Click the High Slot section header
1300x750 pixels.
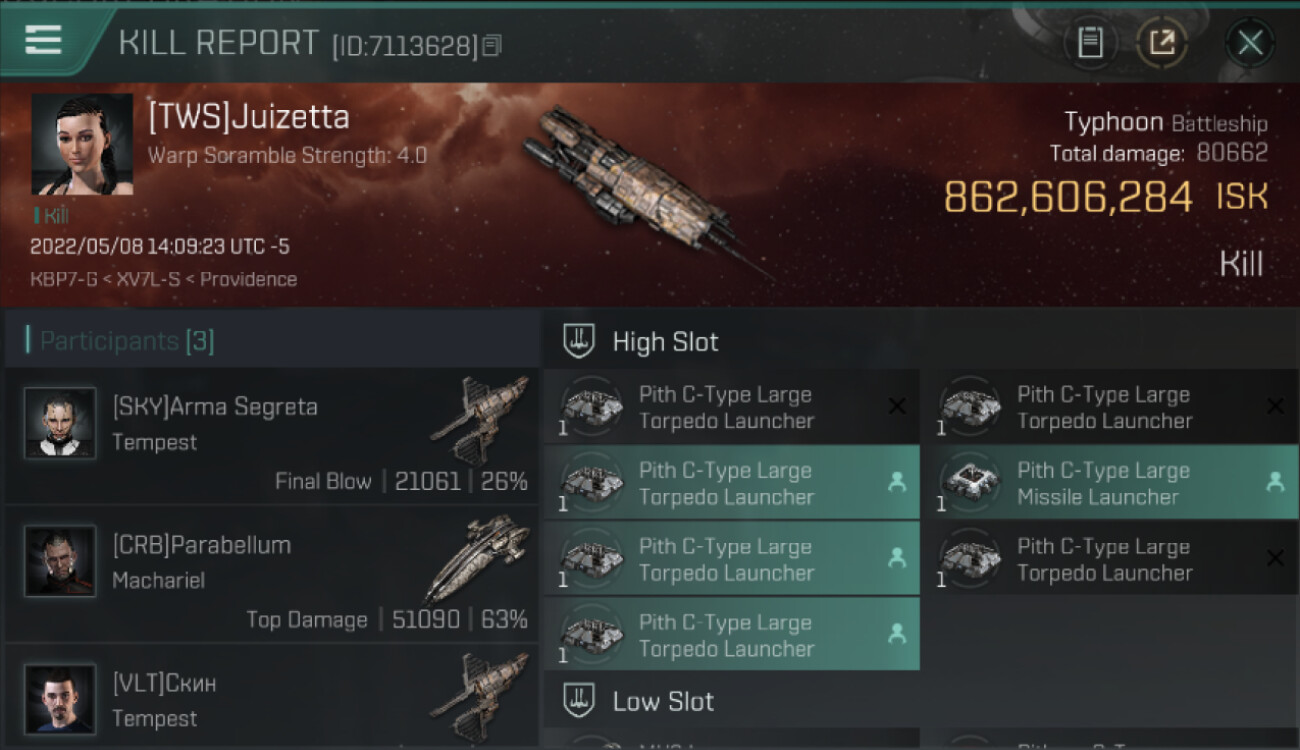665,342
